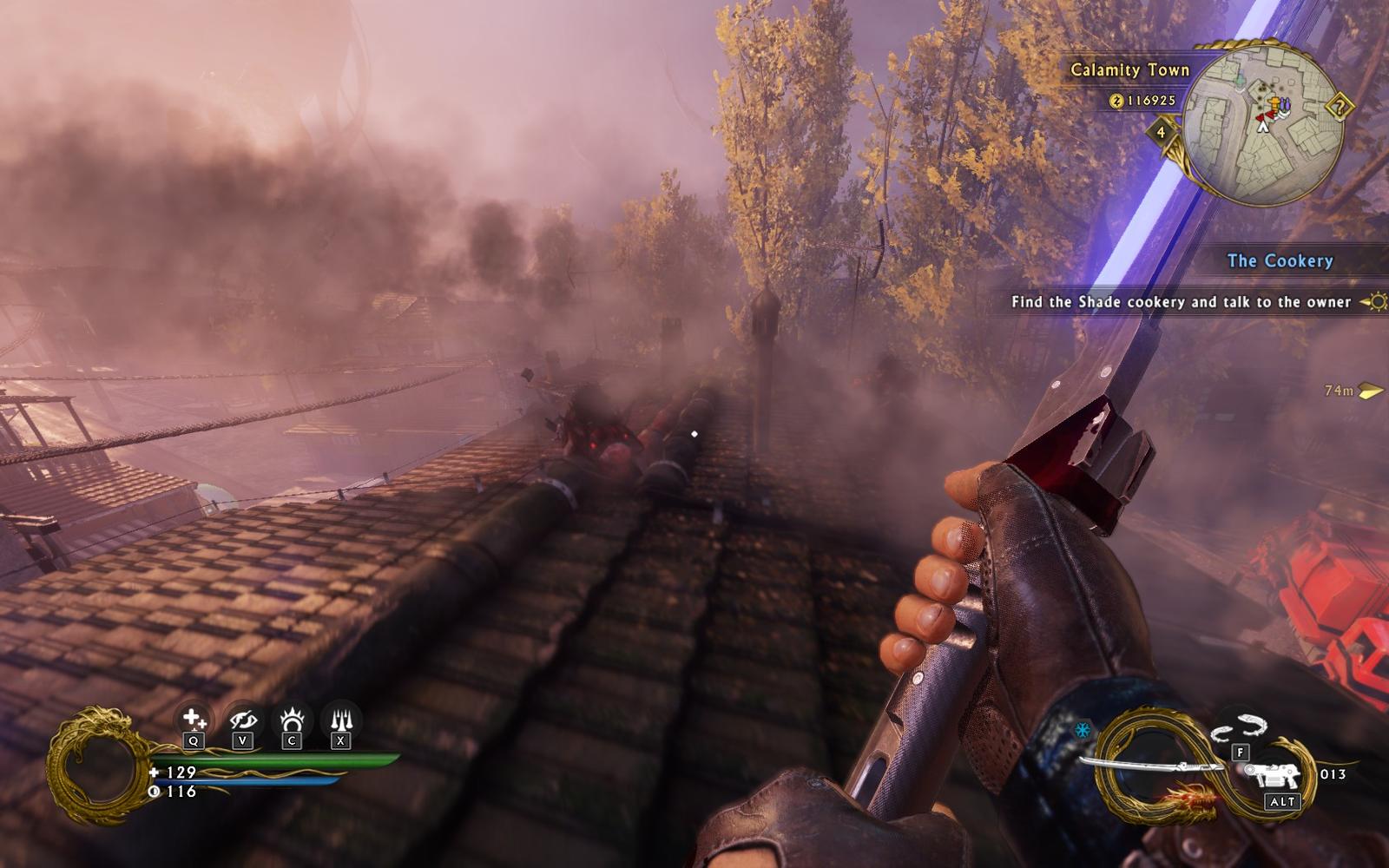Click the twin curved blades swap icon
The height and width of the screenshot is (868, 1389).
pyautogui.click(x=1241, y=727)
